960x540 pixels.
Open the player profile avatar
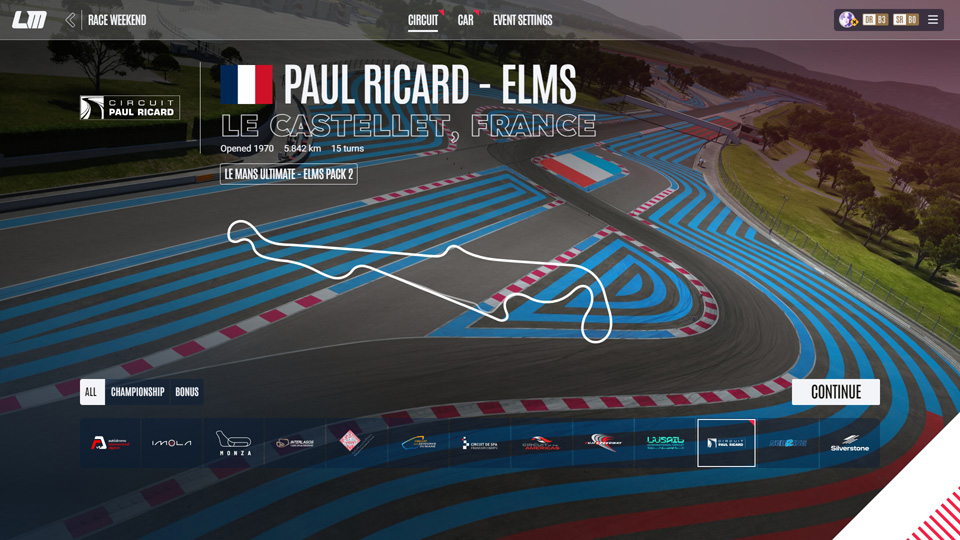click(x=847, y=20)
